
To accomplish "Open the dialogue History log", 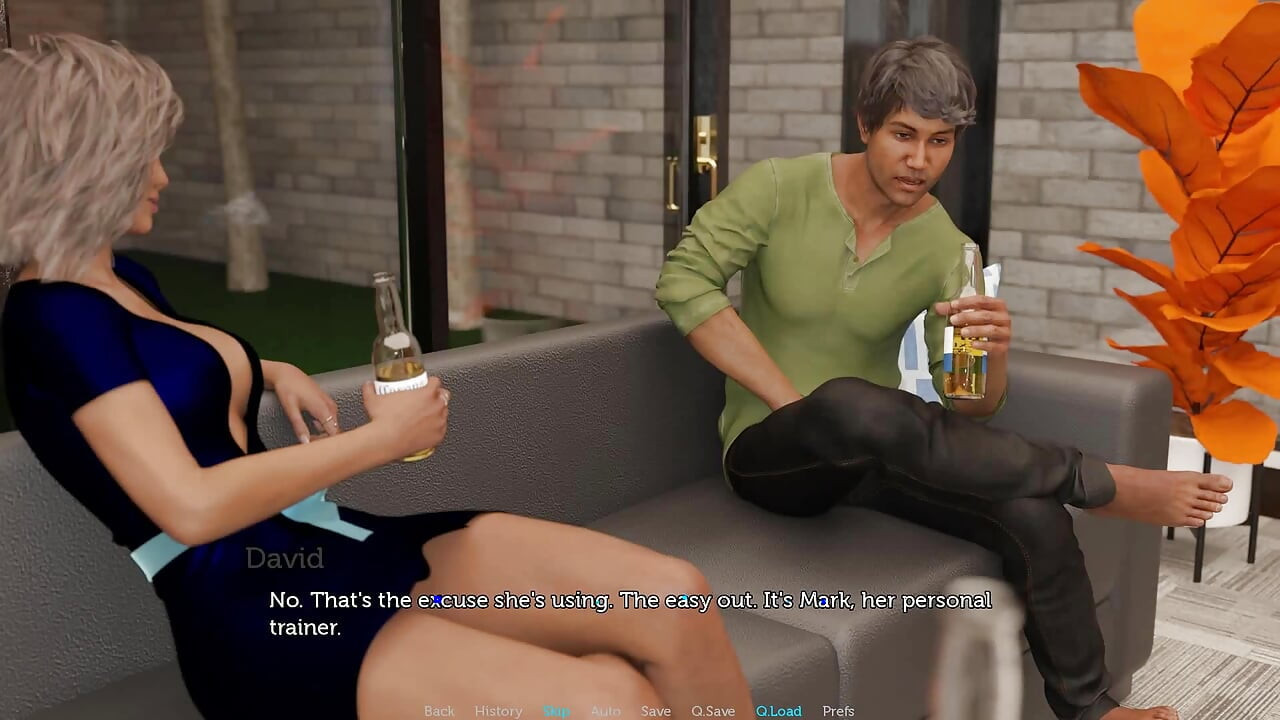I will click(x=498, y=711).
